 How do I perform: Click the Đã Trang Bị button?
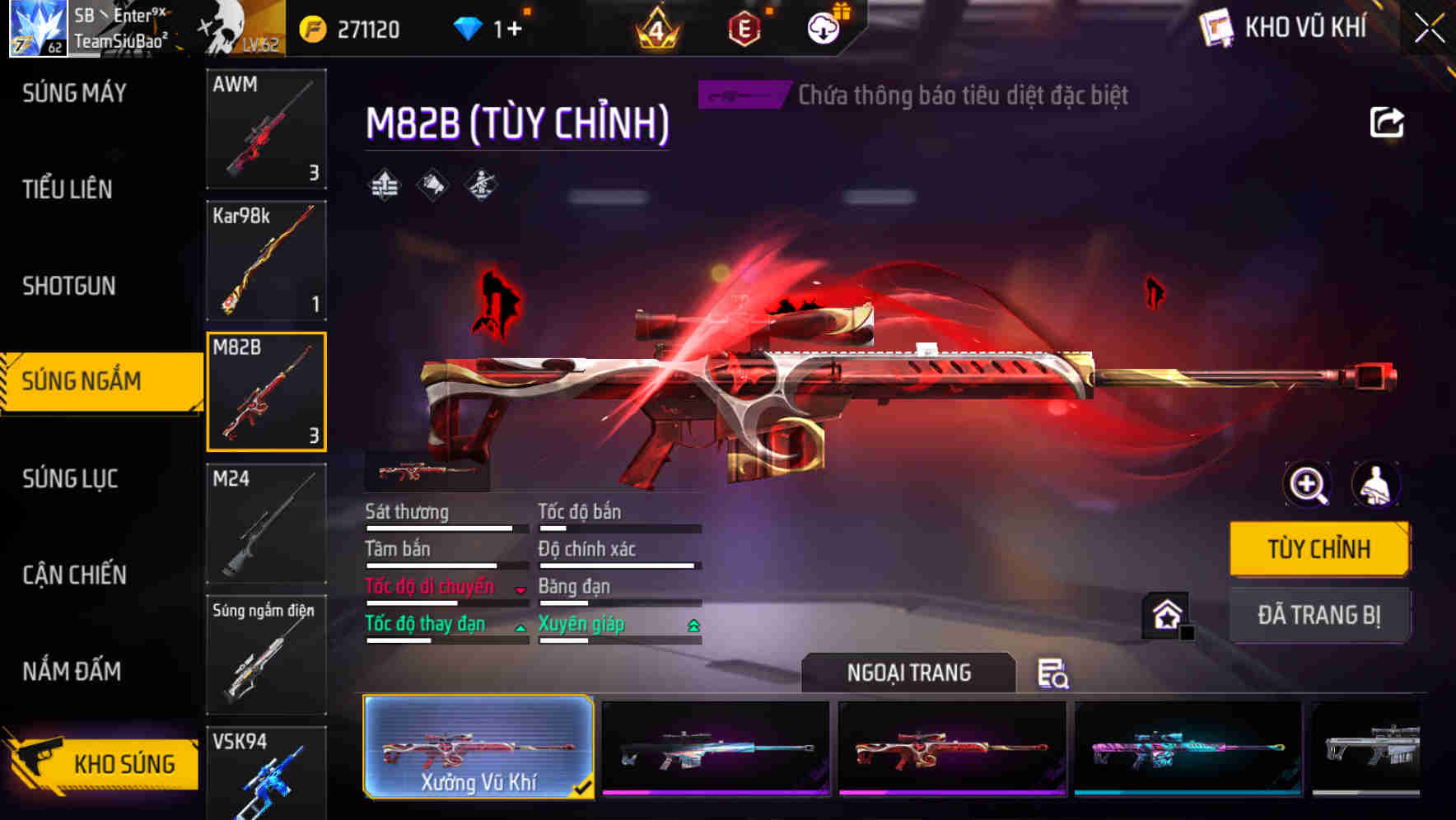coord(1319,615)
